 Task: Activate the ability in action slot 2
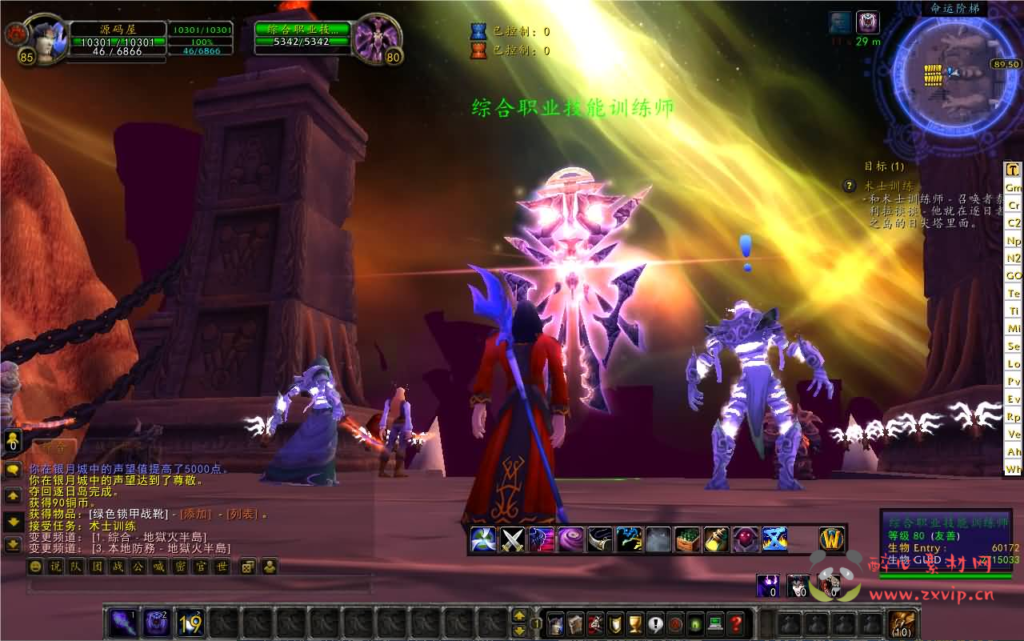[156, 622]
